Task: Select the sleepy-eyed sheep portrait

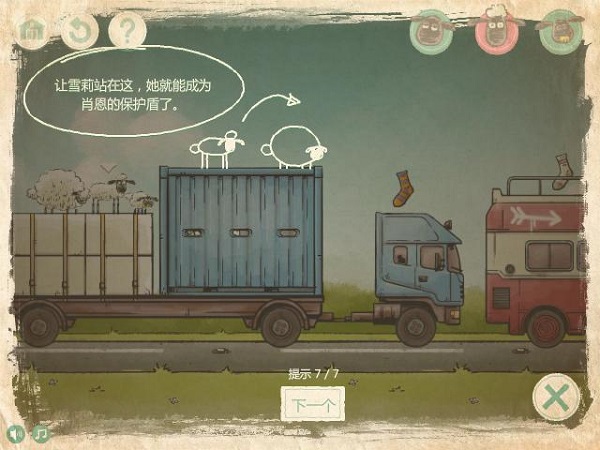Action: click(431, 30)
